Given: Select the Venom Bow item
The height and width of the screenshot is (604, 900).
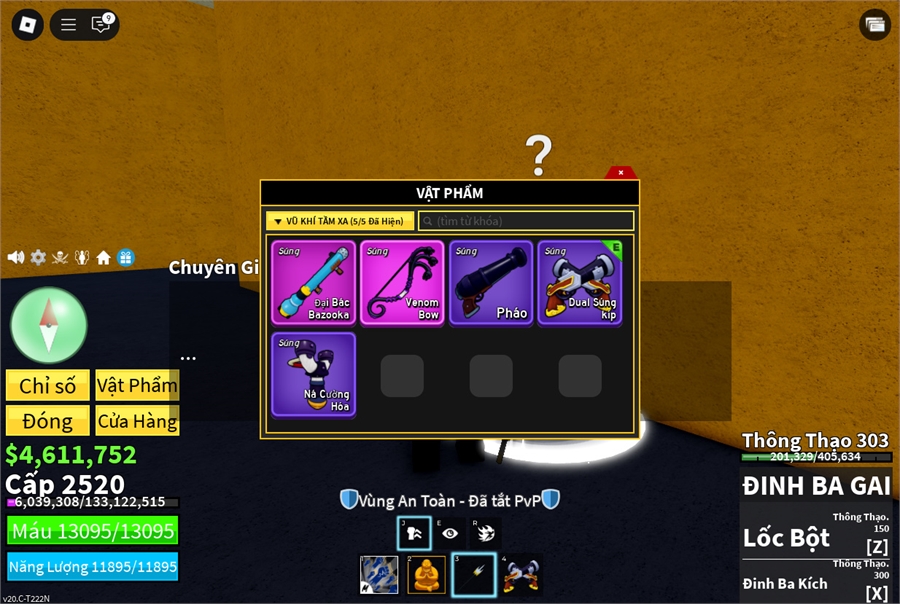Looking at the screenshot, I should [402, 282].
